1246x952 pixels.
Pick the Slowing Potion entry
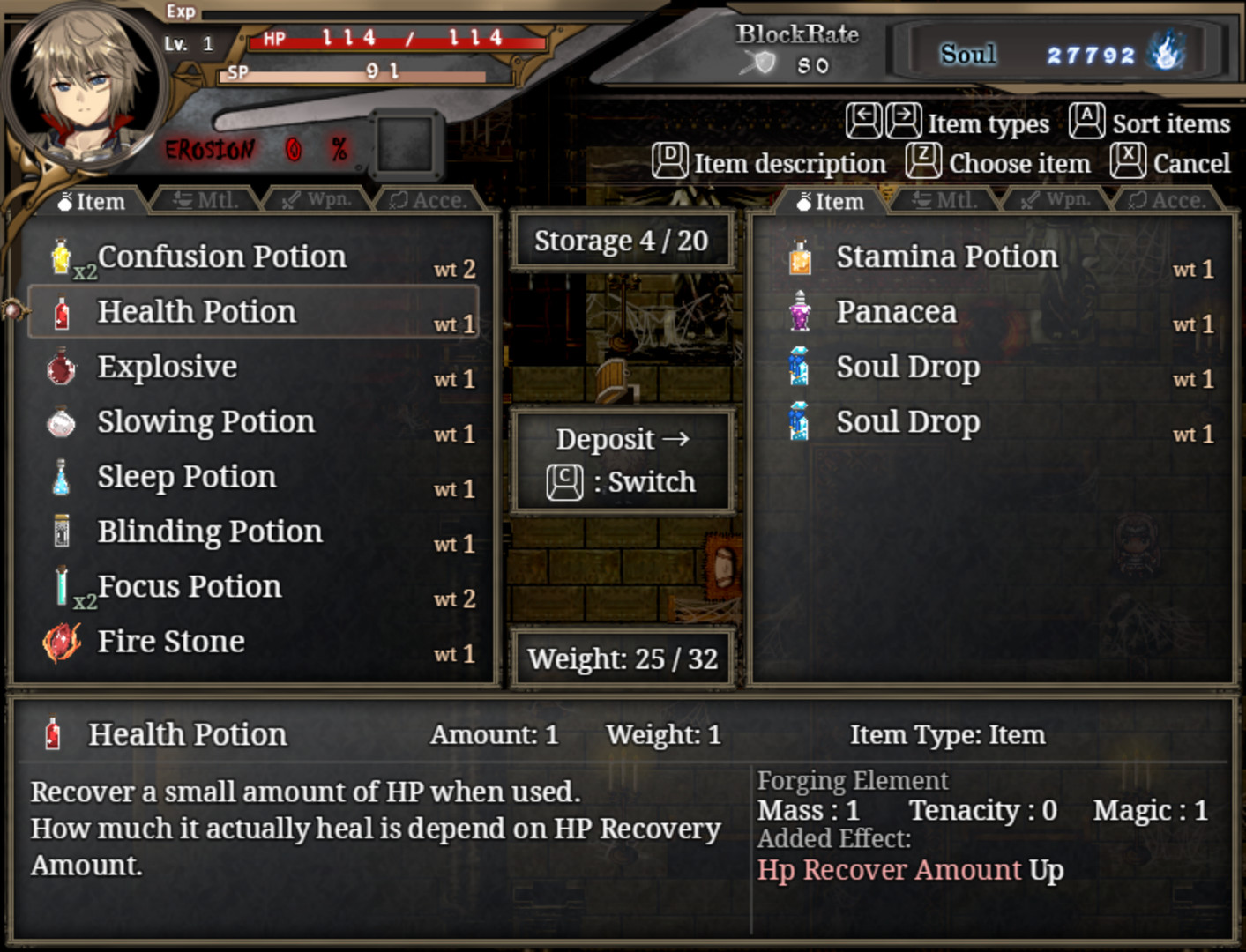click(x=205, y=422)
